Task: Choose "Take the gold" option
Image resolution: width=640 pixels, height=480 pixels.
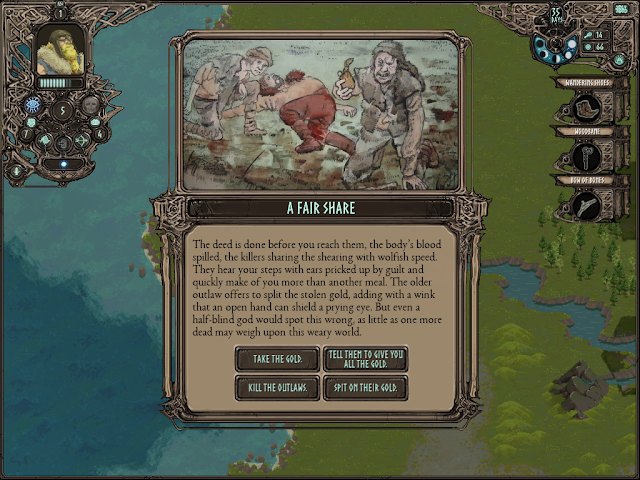Action: 277,359
